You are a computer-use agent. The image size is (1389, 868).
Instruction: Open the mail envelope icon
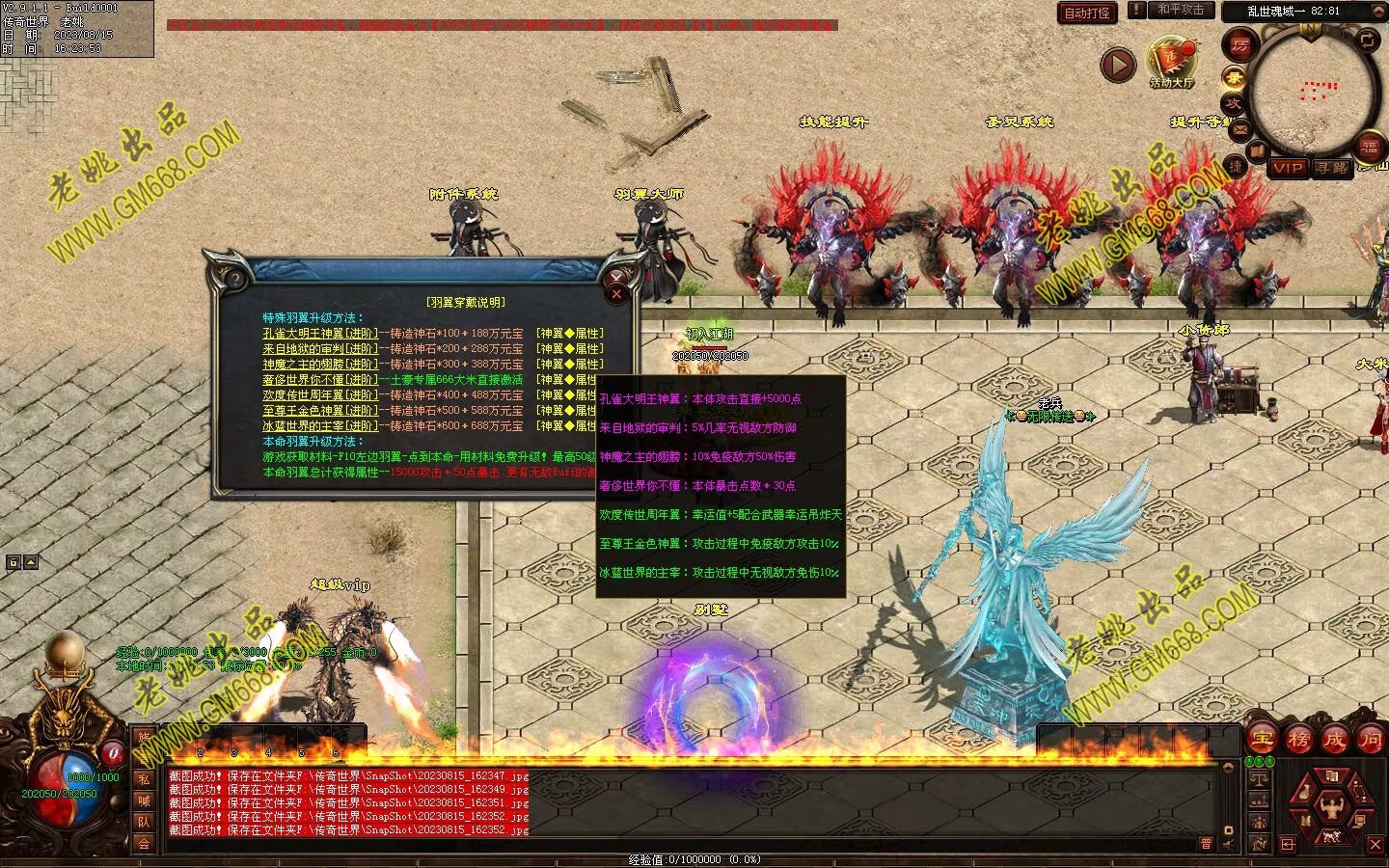(x=1239, y=128)
